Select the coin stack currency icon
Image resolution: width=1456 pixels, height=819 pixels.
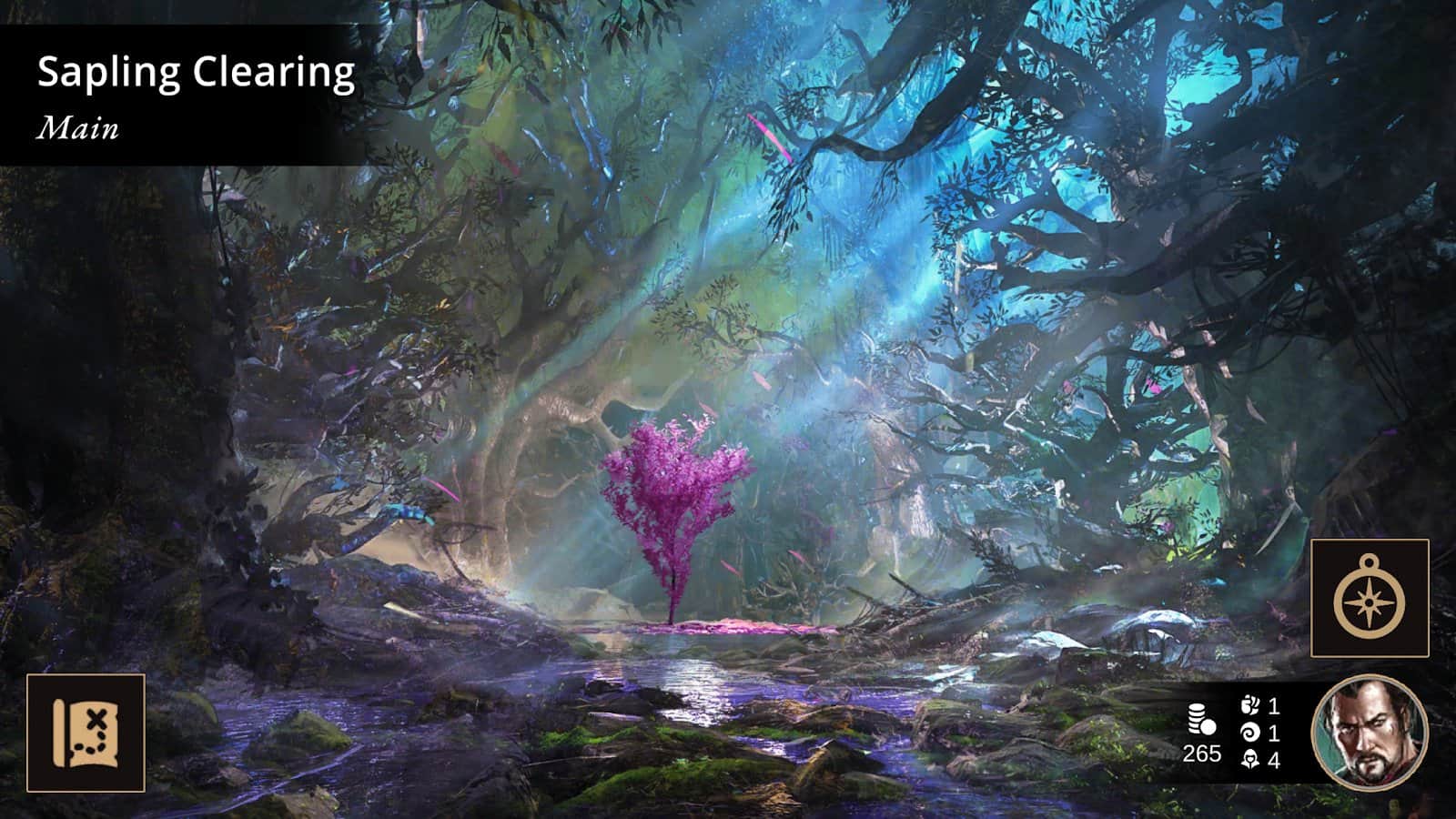pyautogui.click(x=1201, y=719)
